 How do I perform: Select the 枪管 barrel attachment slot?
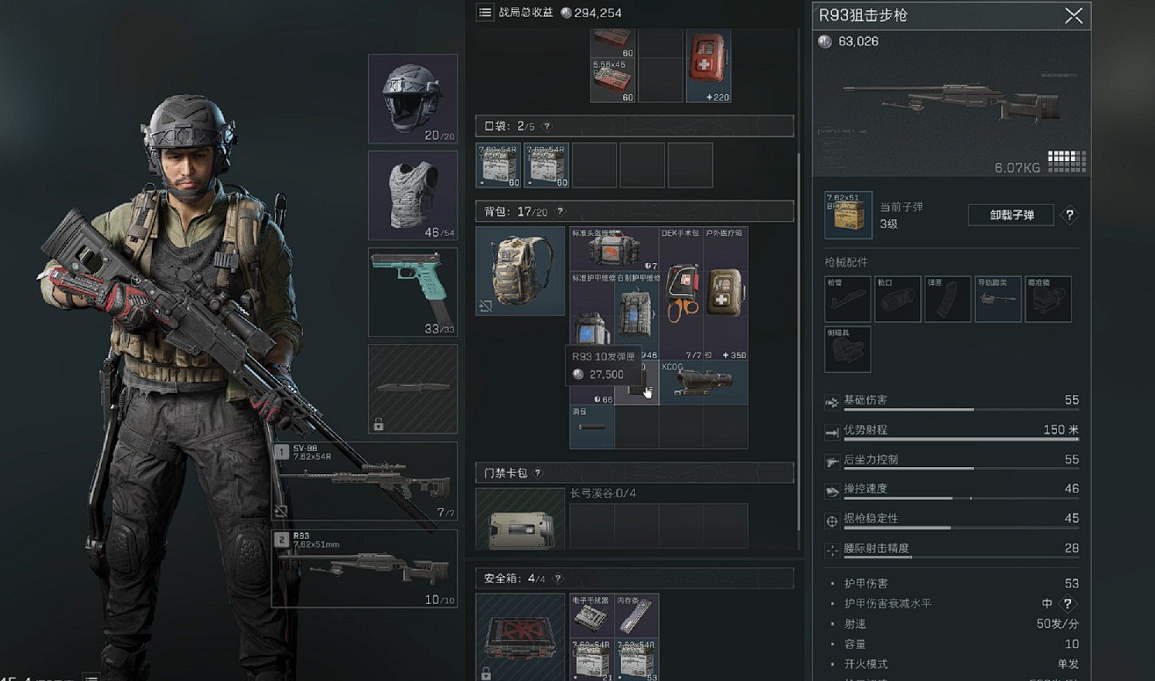[847, 299]
